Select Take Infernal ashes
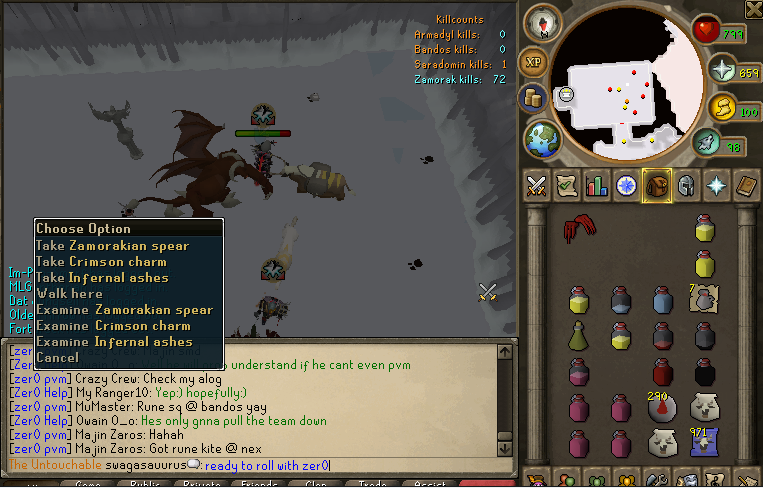 click(x=102, y=277)
